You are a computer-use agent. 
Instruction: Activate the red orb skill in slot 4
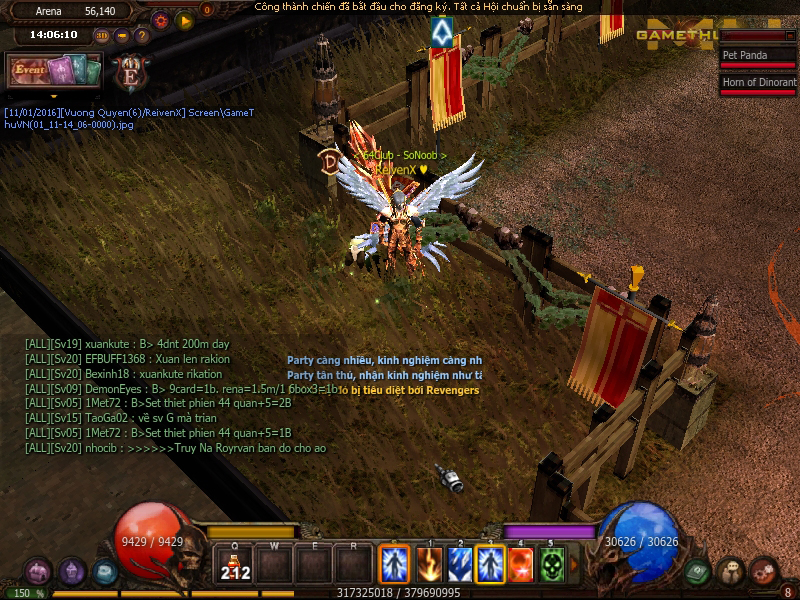tap(521, 564)
